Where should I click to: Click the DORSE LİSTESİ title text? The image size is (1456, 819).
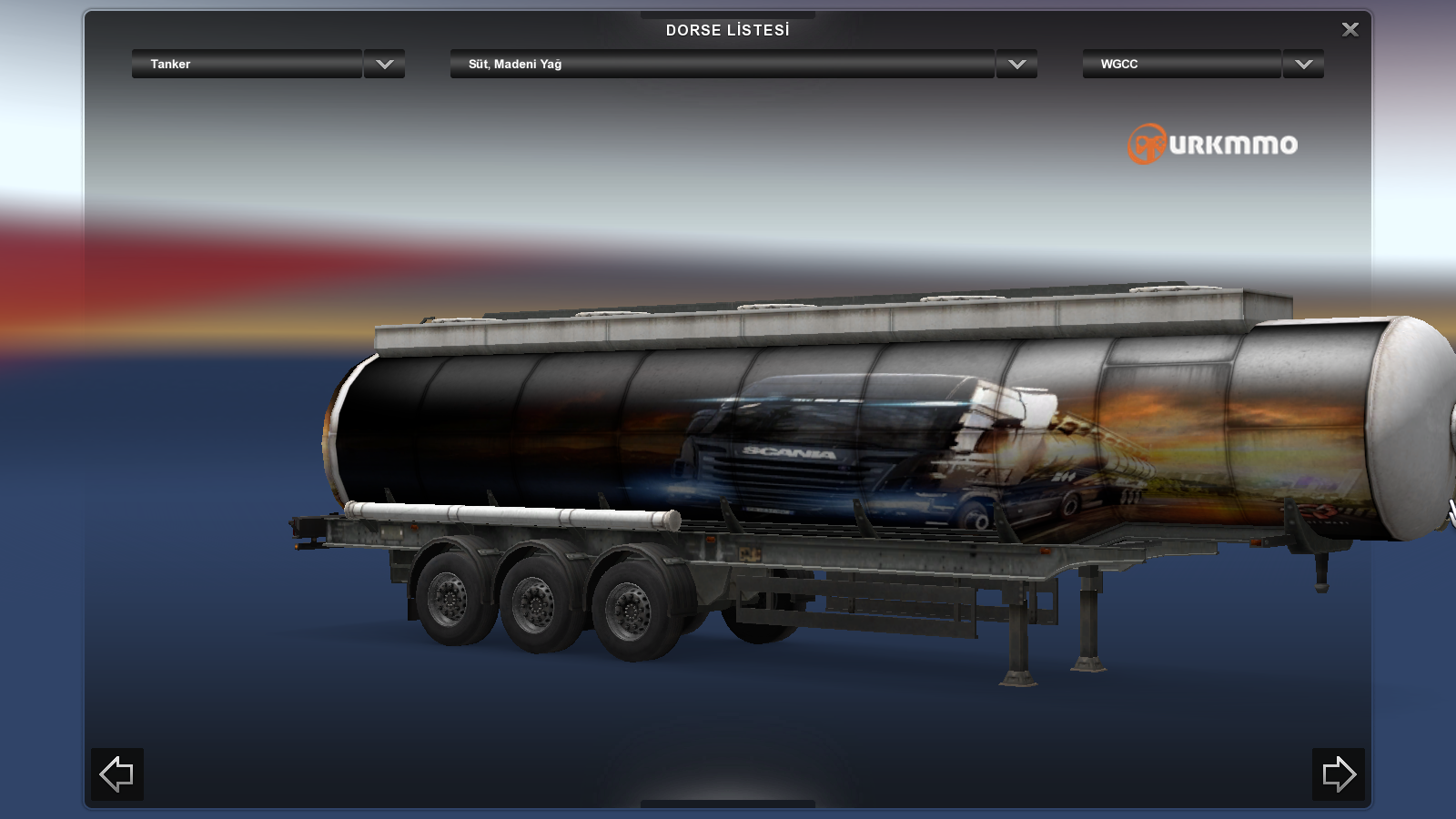click(725, 28)
